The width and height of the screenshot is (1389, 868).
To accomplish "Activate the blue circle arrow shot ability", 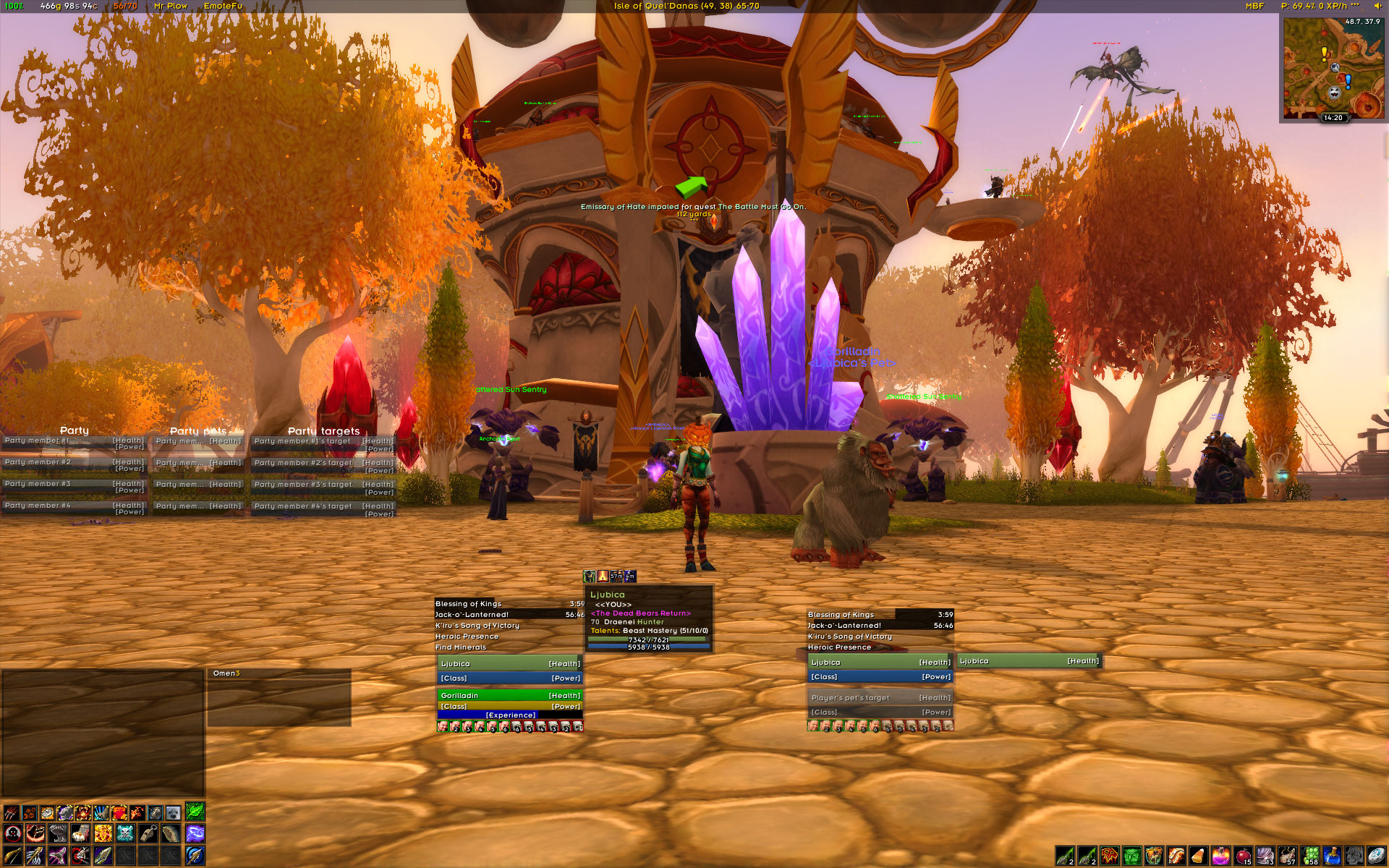I will click(195, 856).
